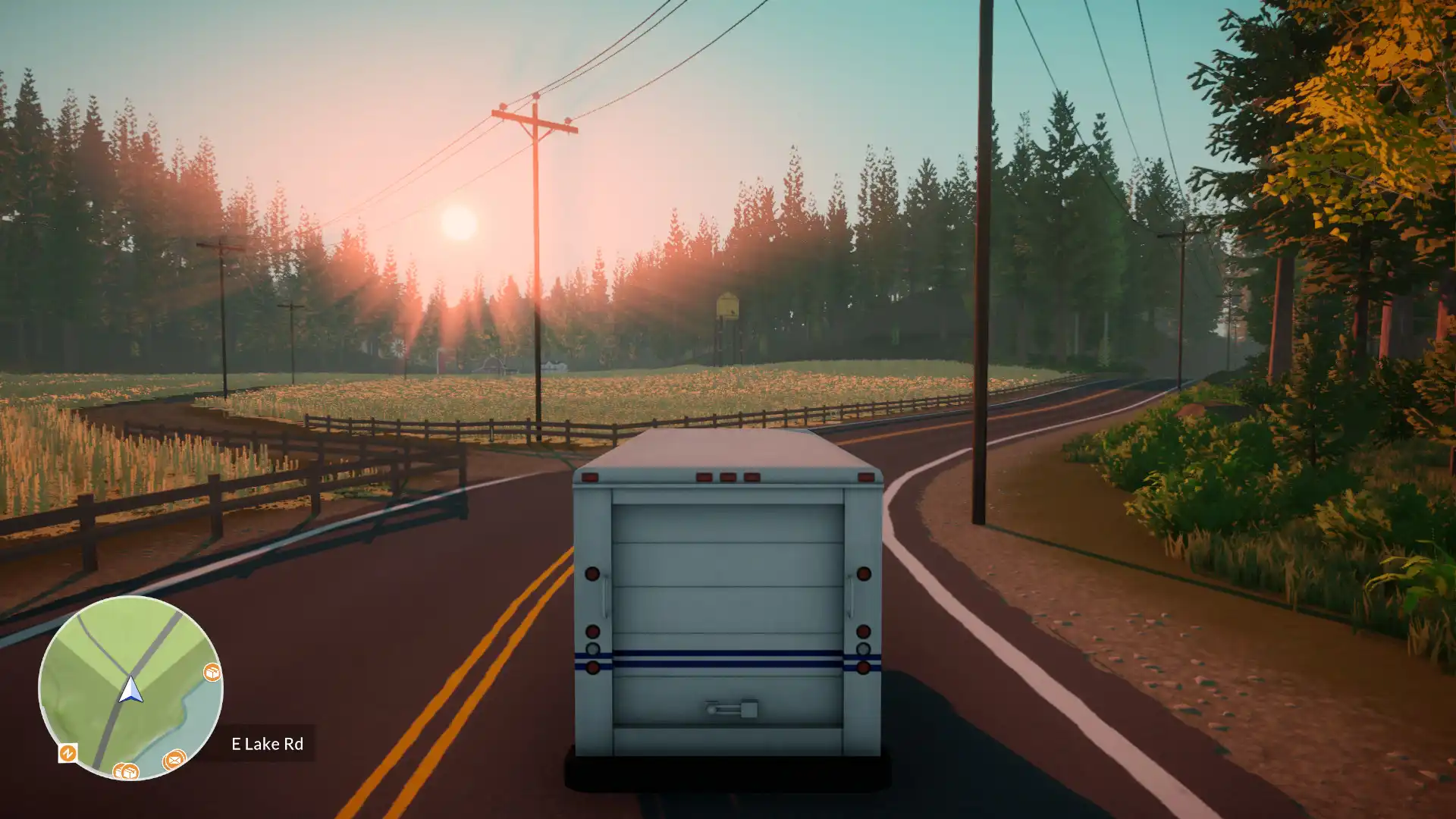Click the stacked mail envelope marker on the minimap

point(174,760)
